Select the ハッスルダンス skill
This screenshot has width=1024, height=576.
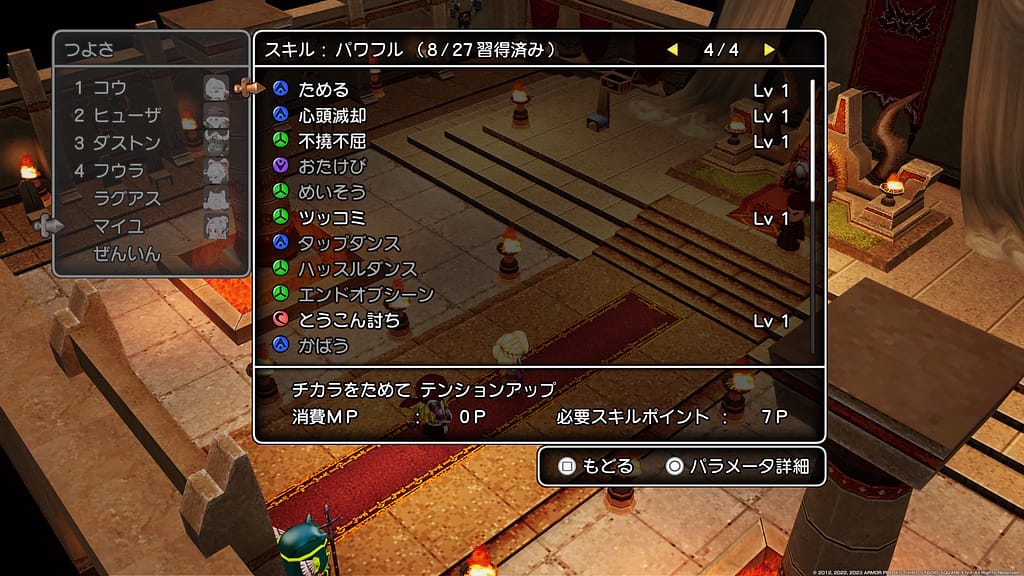click(x=358, y=269)
